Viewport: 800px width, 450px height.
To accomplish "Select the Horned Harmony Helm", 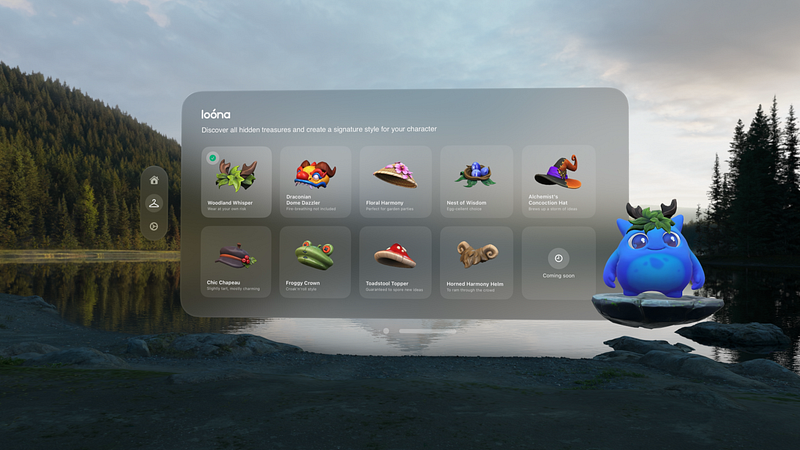I will pos(476,262).
